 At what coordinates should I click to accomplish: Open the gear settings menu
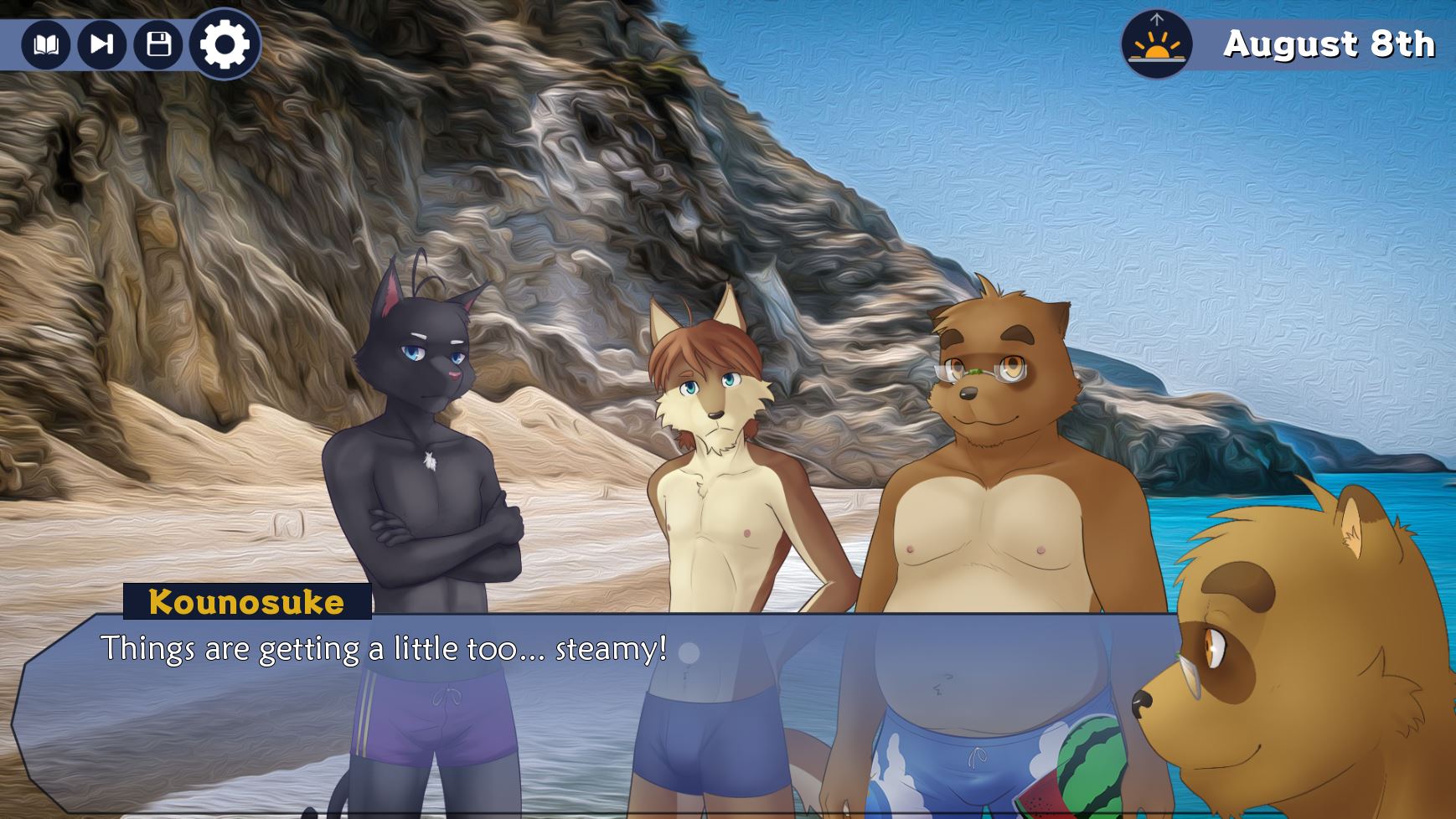pyautogui.click(x=225, y=44)
